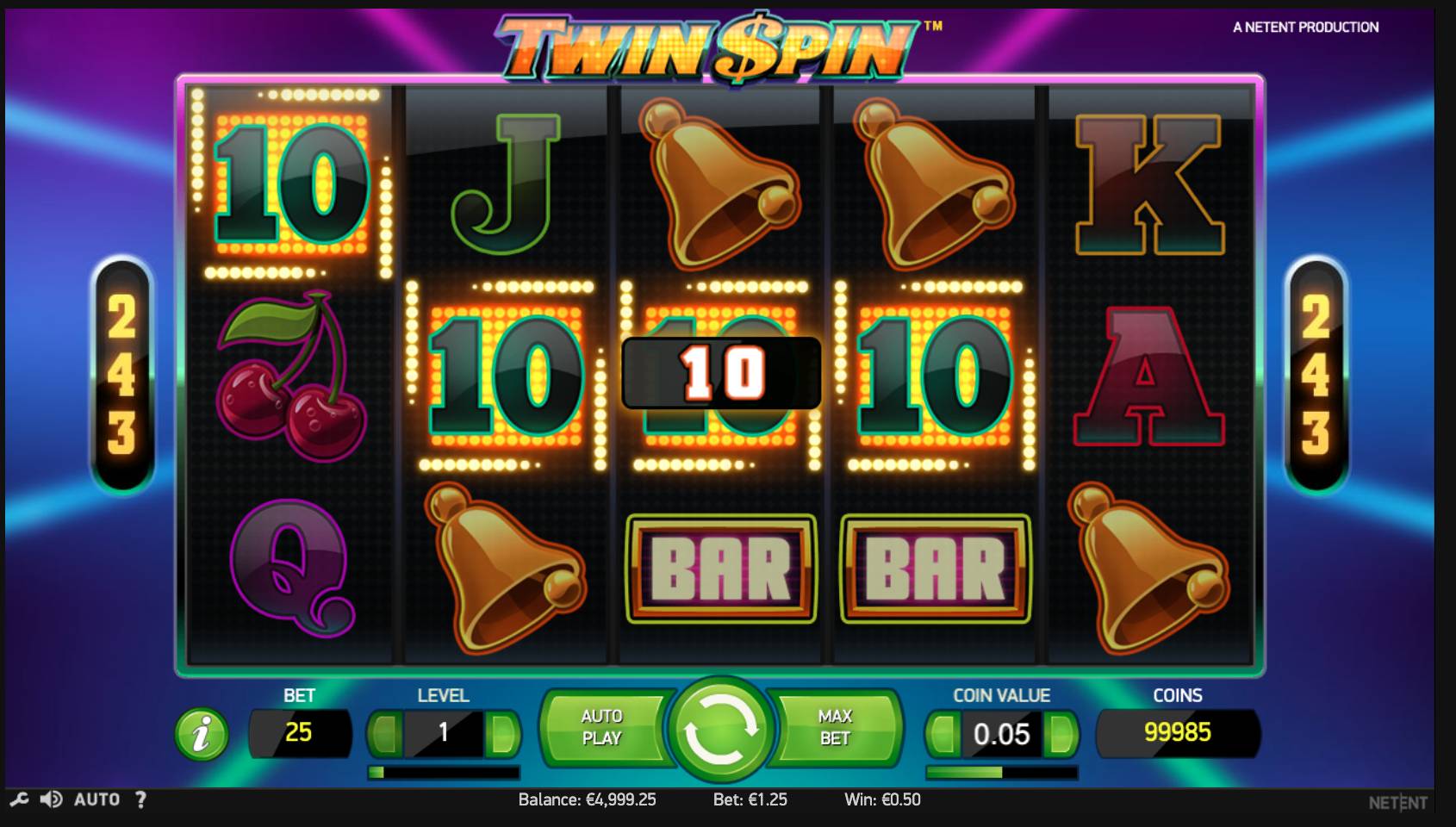The width and height of the screenshot is (1456, 827).
Task: Toggle quick AUTO mode in the status bar
Action: click(x=97, y=799)
